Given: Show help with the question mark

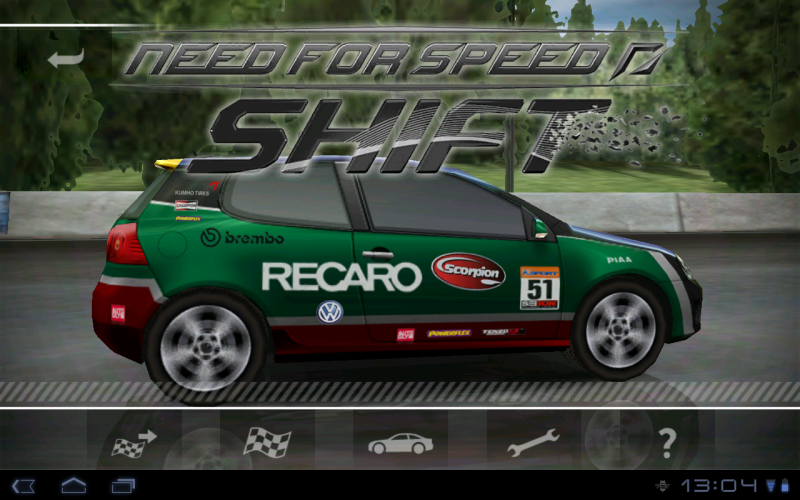Looking at the screenshot, I should tap(667, 441).
